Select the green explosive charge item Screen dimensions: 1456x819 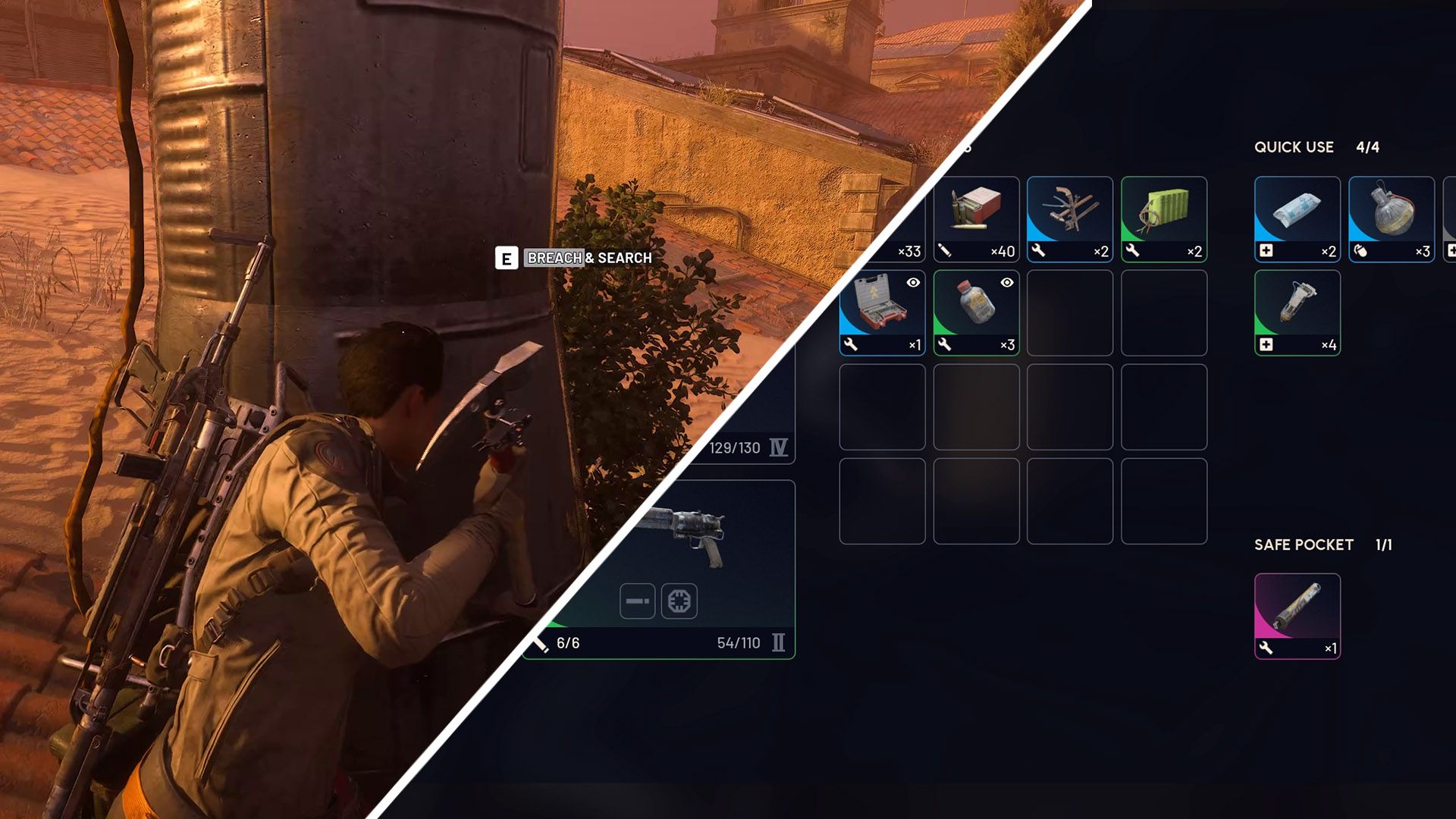click(1164, 216)
